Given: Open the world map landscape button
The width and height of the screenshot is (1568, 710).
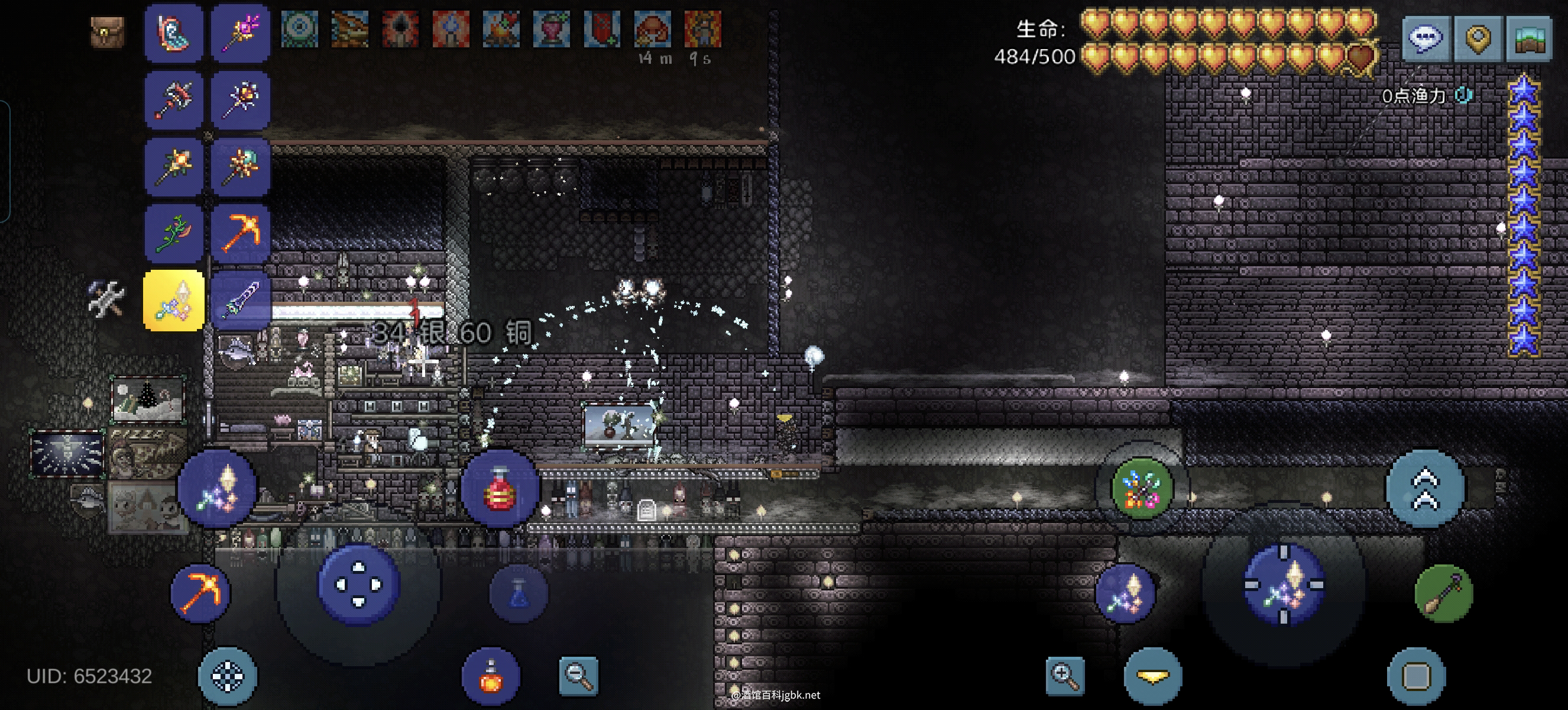Looking at the screenshot, I should click(x=1530, y=38).
